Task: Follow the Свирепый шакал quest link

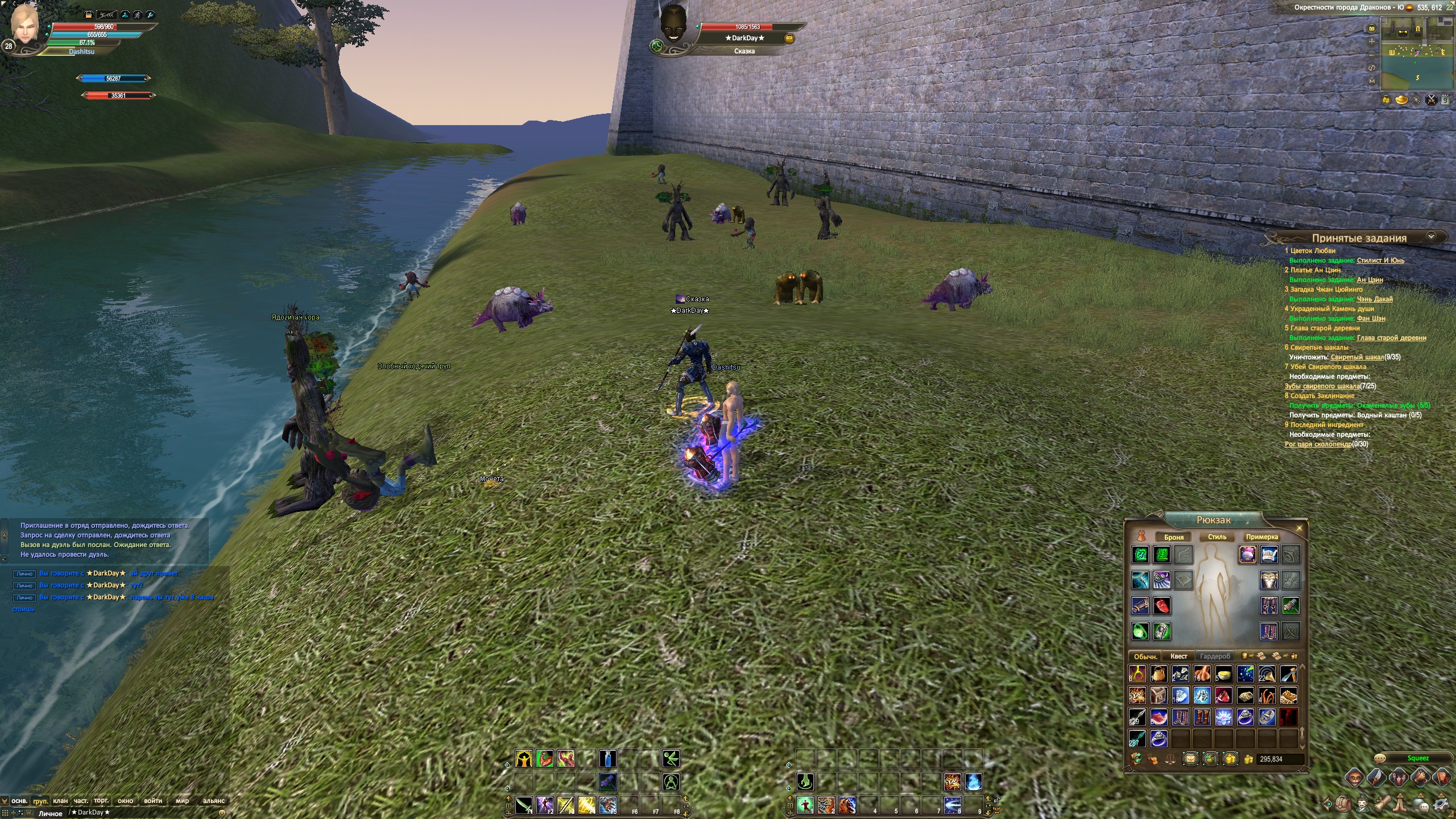Action: [1357, 357]
